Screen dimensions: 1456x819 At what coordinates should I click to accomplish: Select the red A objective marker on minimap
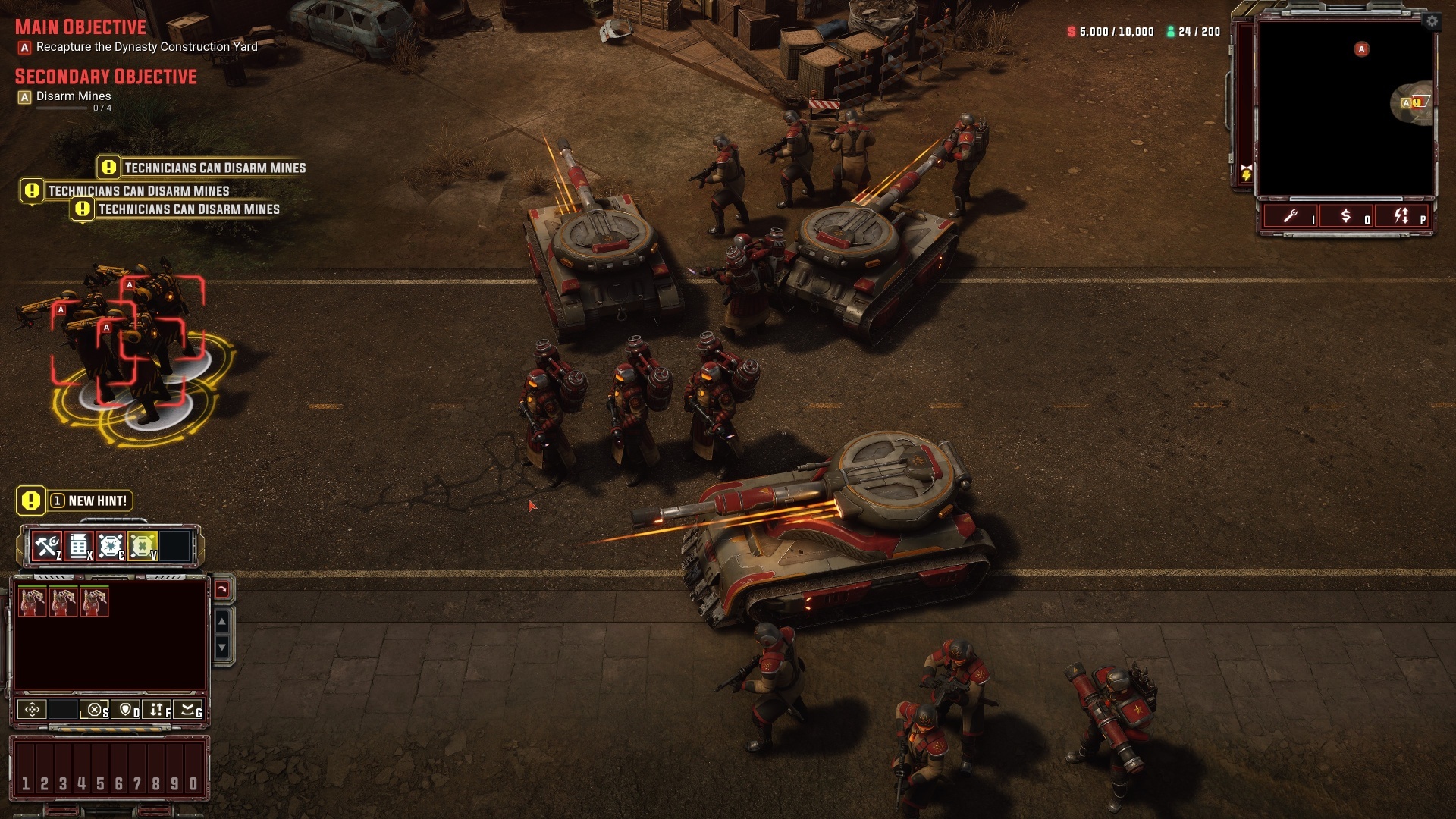click(x=1361, y=49)
